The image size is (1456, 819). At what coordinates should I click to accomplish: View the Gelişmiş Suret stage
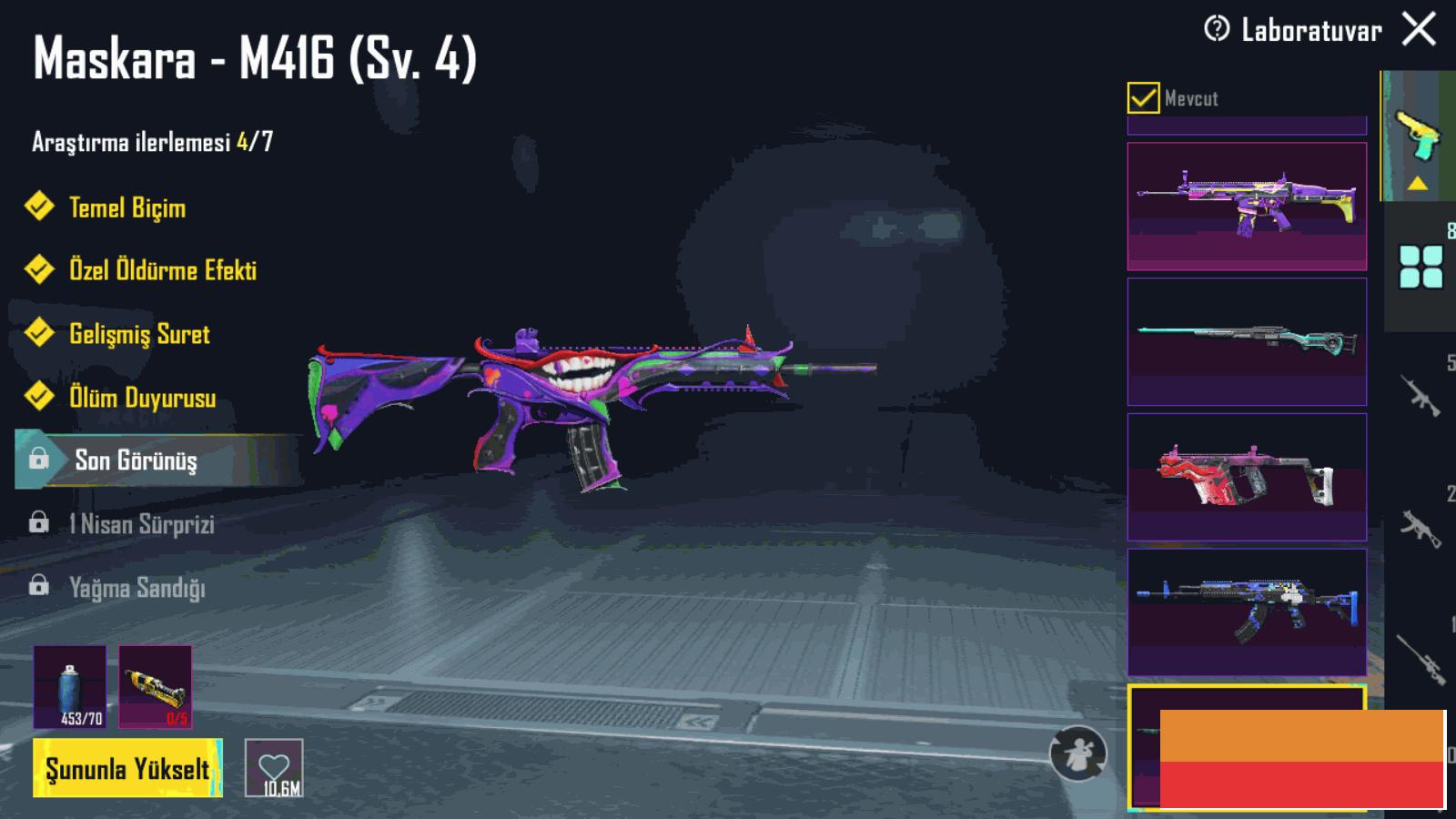pos(139,334)
